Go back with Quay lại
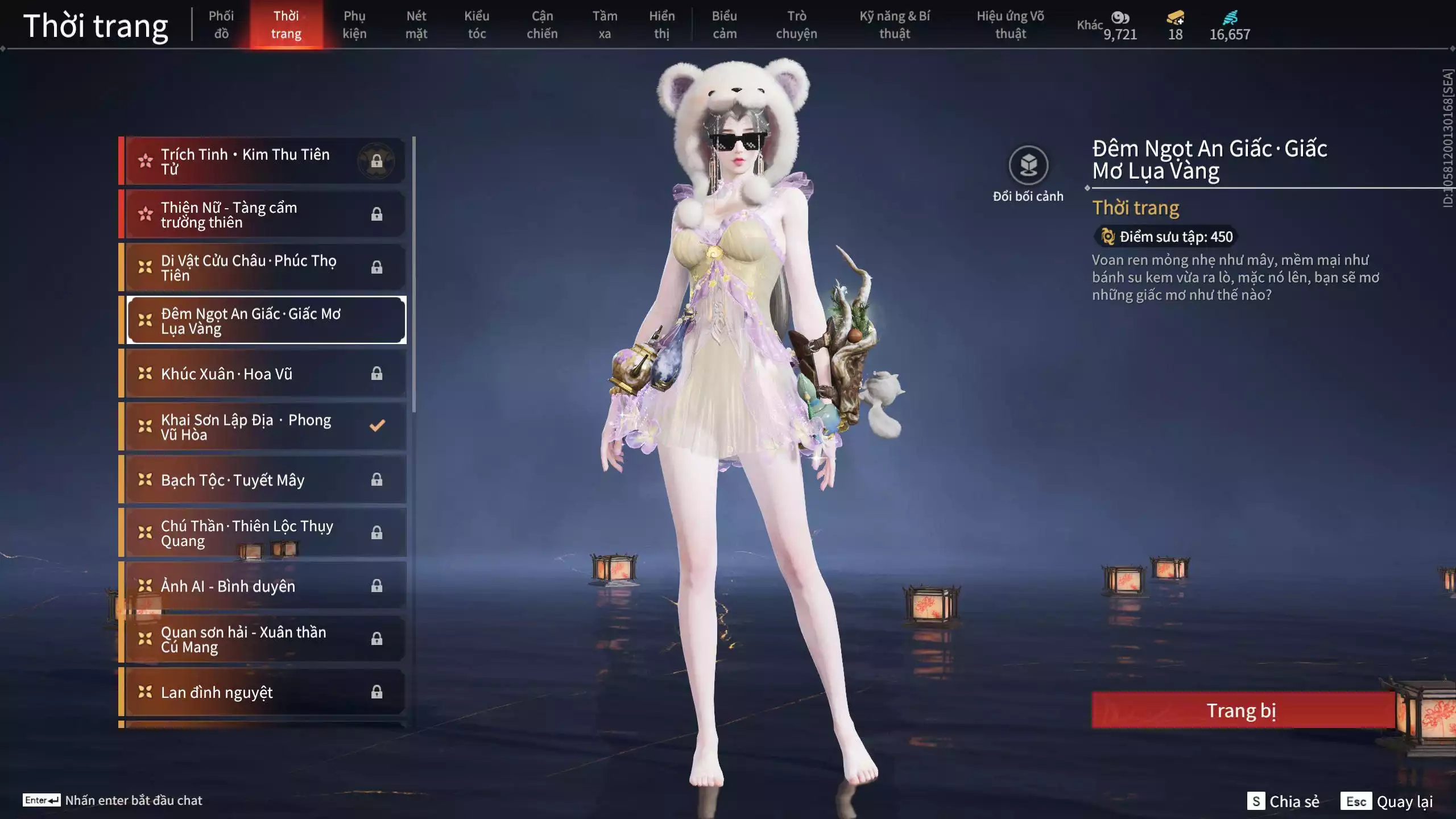 (x=1388, y=801)
